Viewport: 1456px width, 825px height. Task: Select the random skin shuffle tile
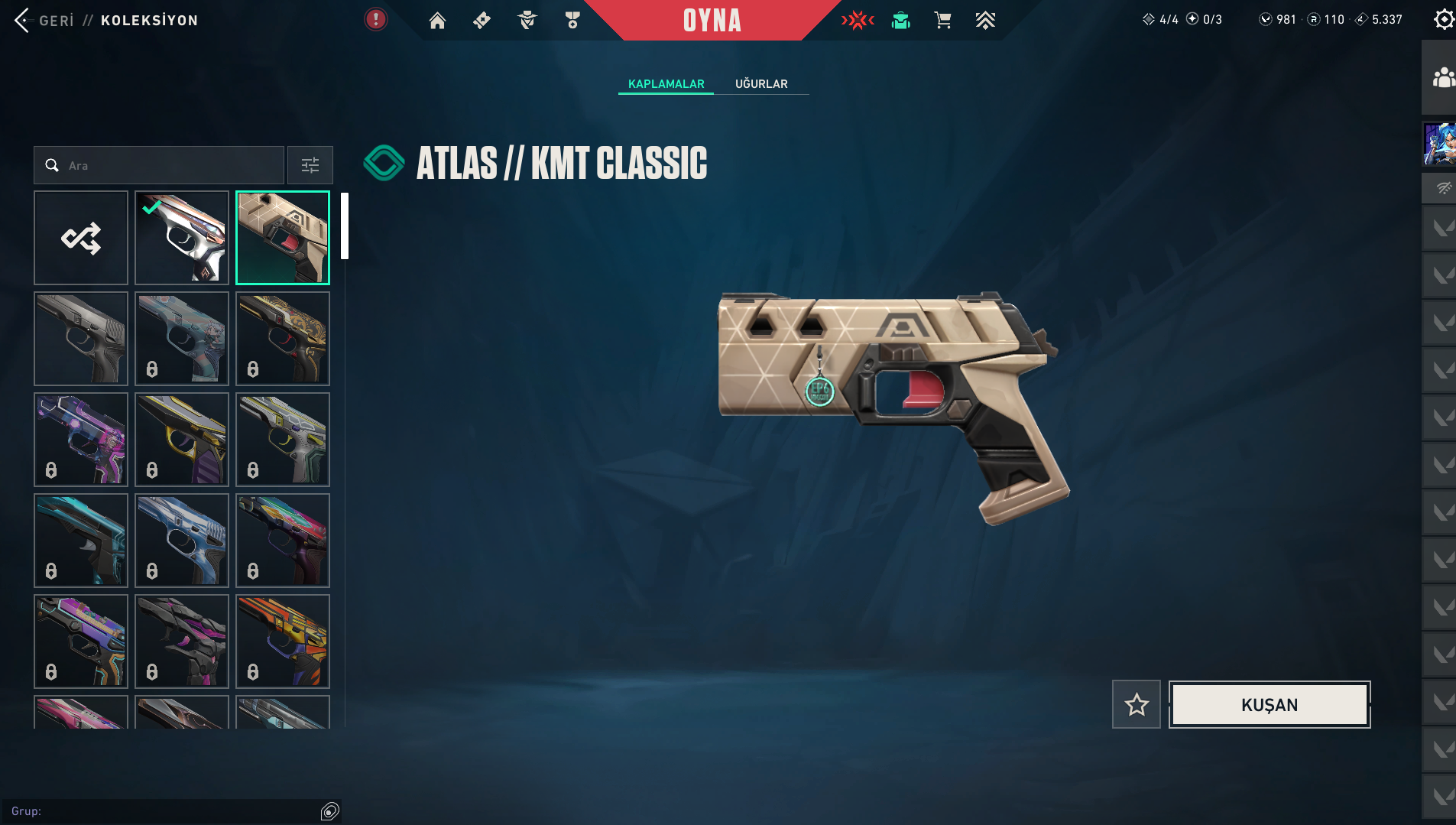click(x=81, y=238)
